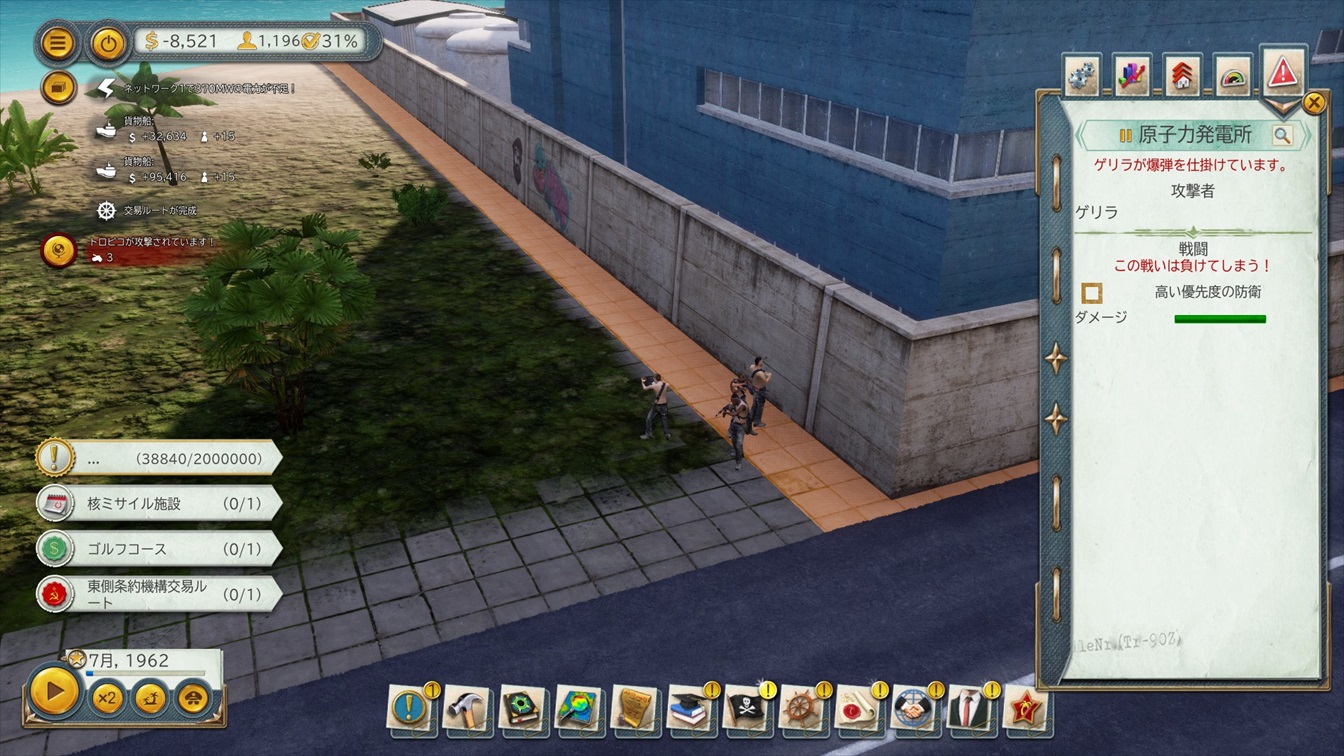Select the 核ミサイル施設 objective

pos(158,503)
